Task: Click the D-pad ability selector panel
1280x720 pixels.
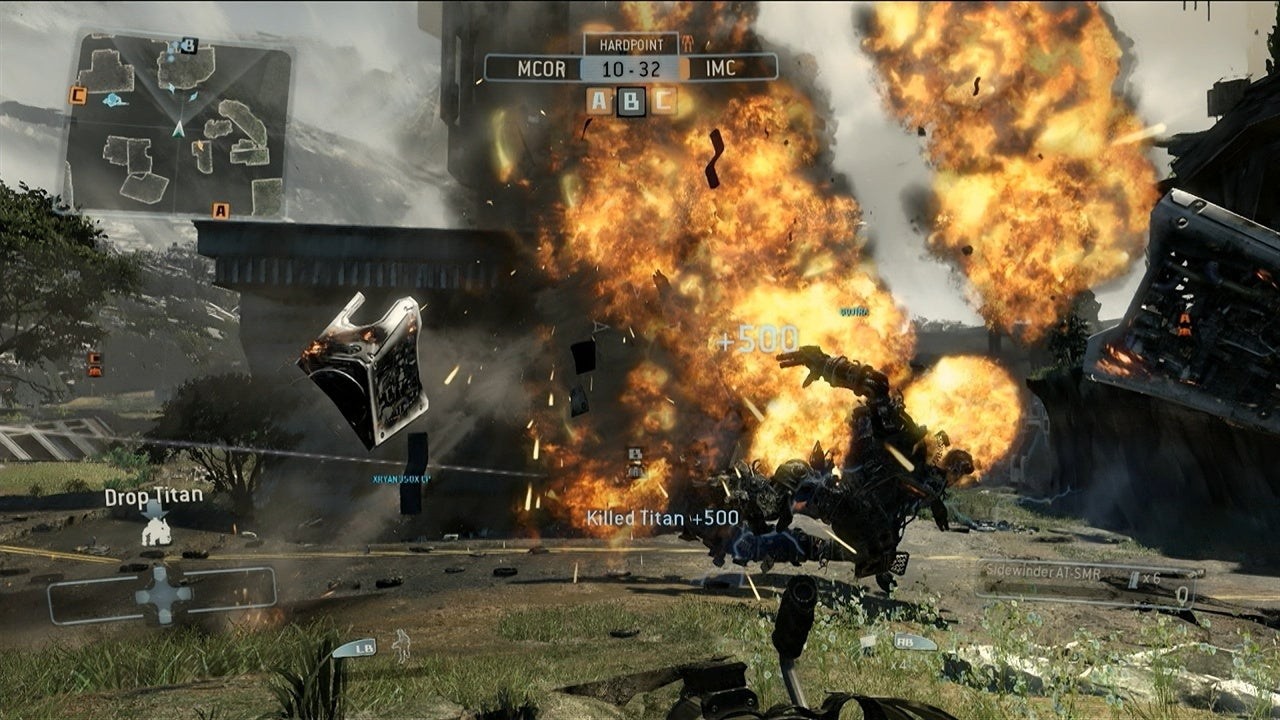Action: (x=163, y=594)
